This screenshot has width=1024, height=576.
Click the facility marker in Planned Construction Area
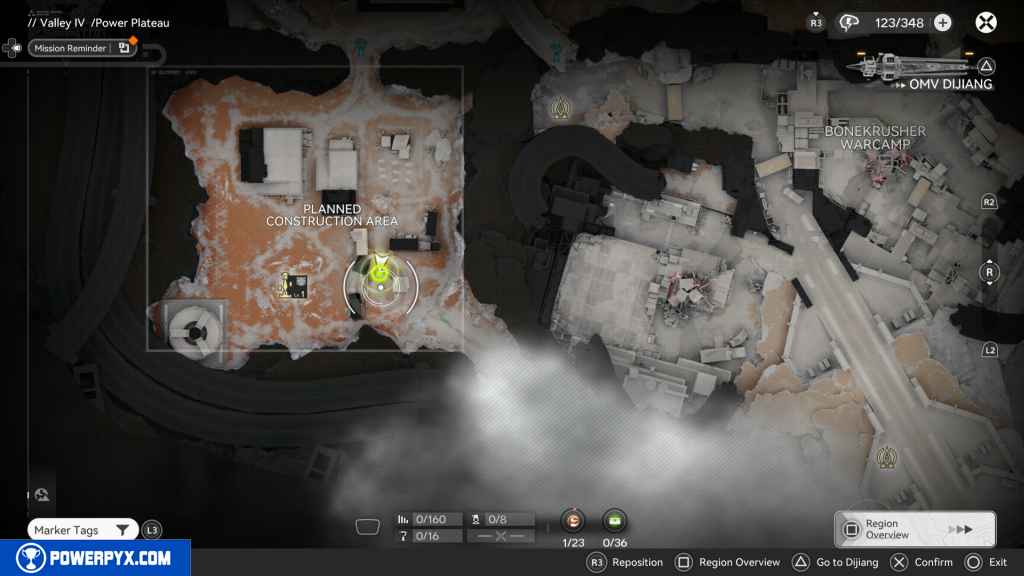[294, 287]
